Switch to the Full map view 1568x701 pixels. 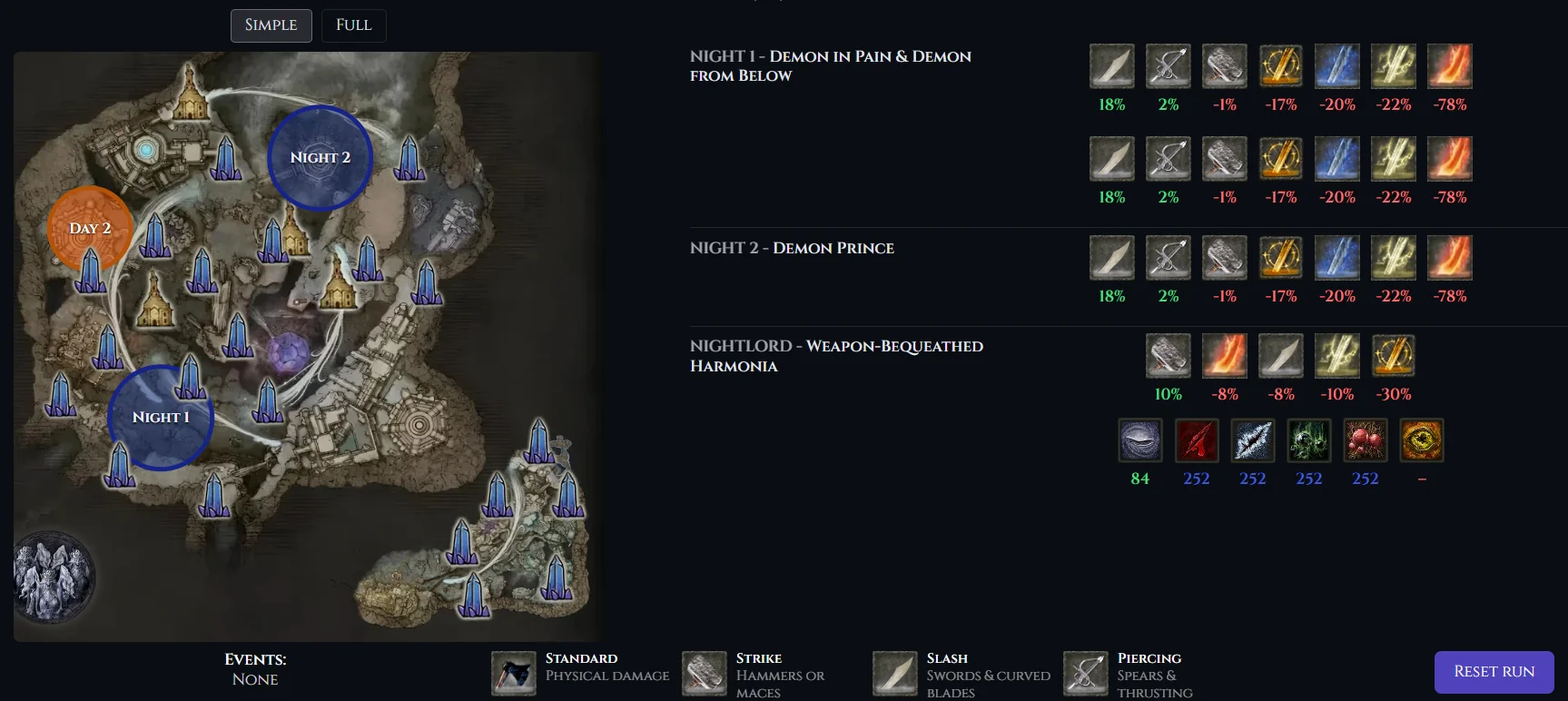pos(353,25)
